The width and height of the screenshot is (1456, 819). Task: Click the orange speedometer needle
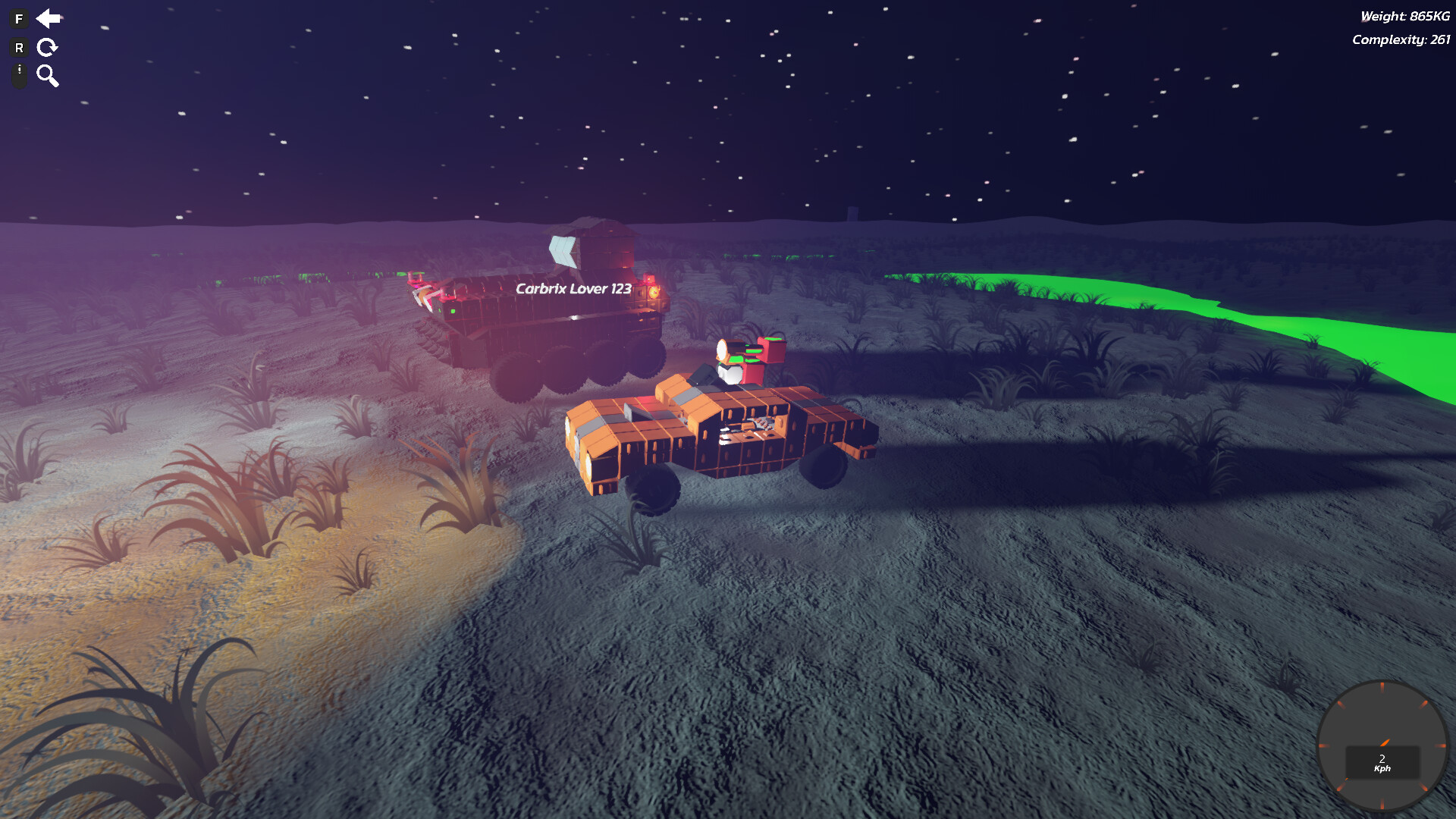[1384, 743]
